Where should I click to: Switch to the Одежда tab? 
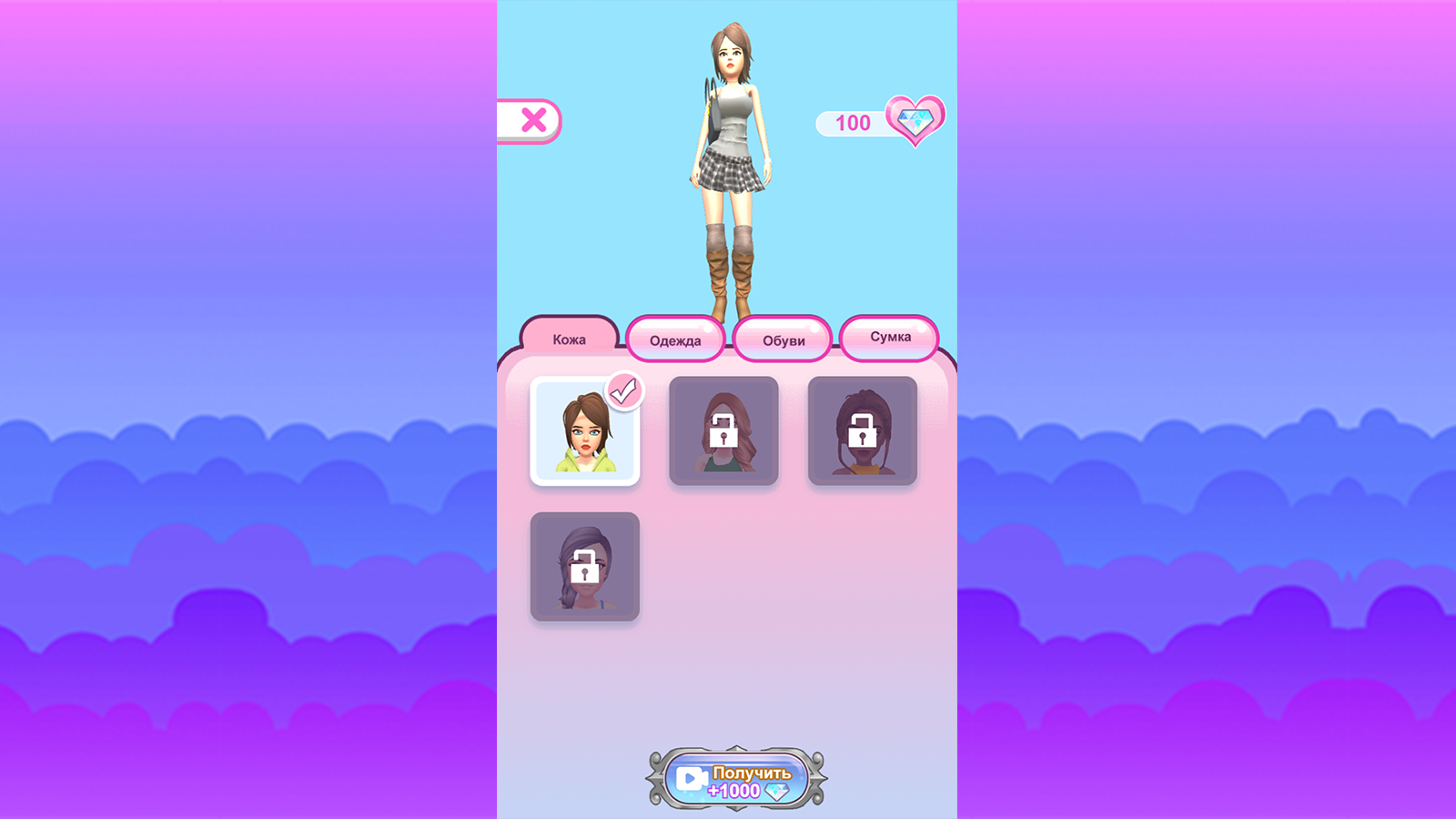[x=676, y=339]
